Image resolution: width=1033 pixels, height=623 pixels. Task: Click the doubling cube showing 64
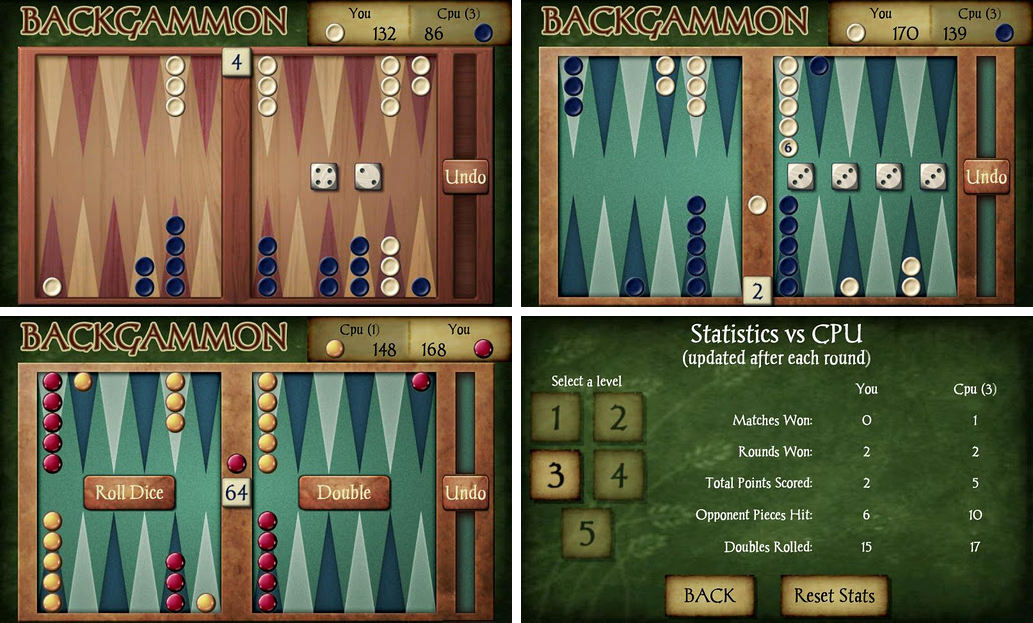coord(236,493)
